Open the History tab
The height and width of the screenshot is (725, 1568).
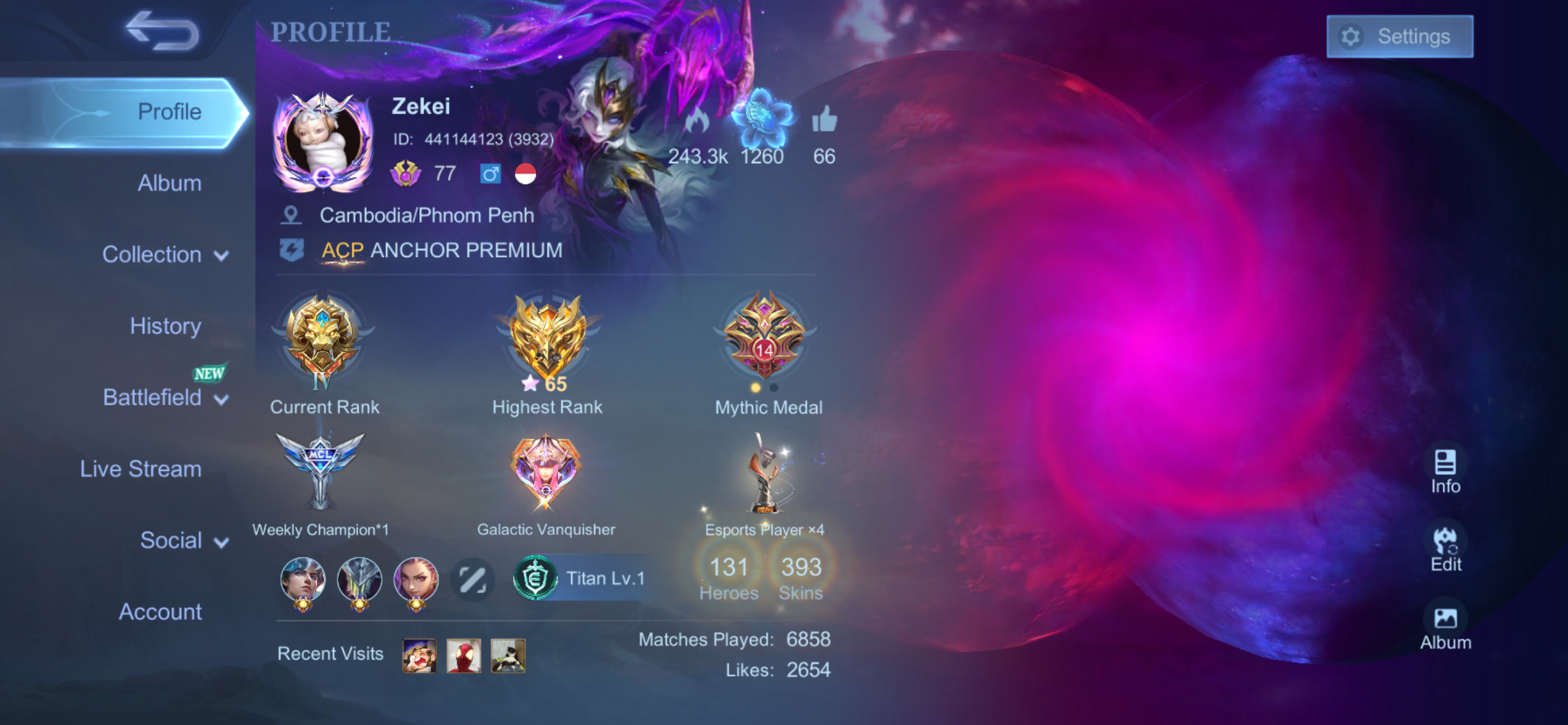[165, 326]
